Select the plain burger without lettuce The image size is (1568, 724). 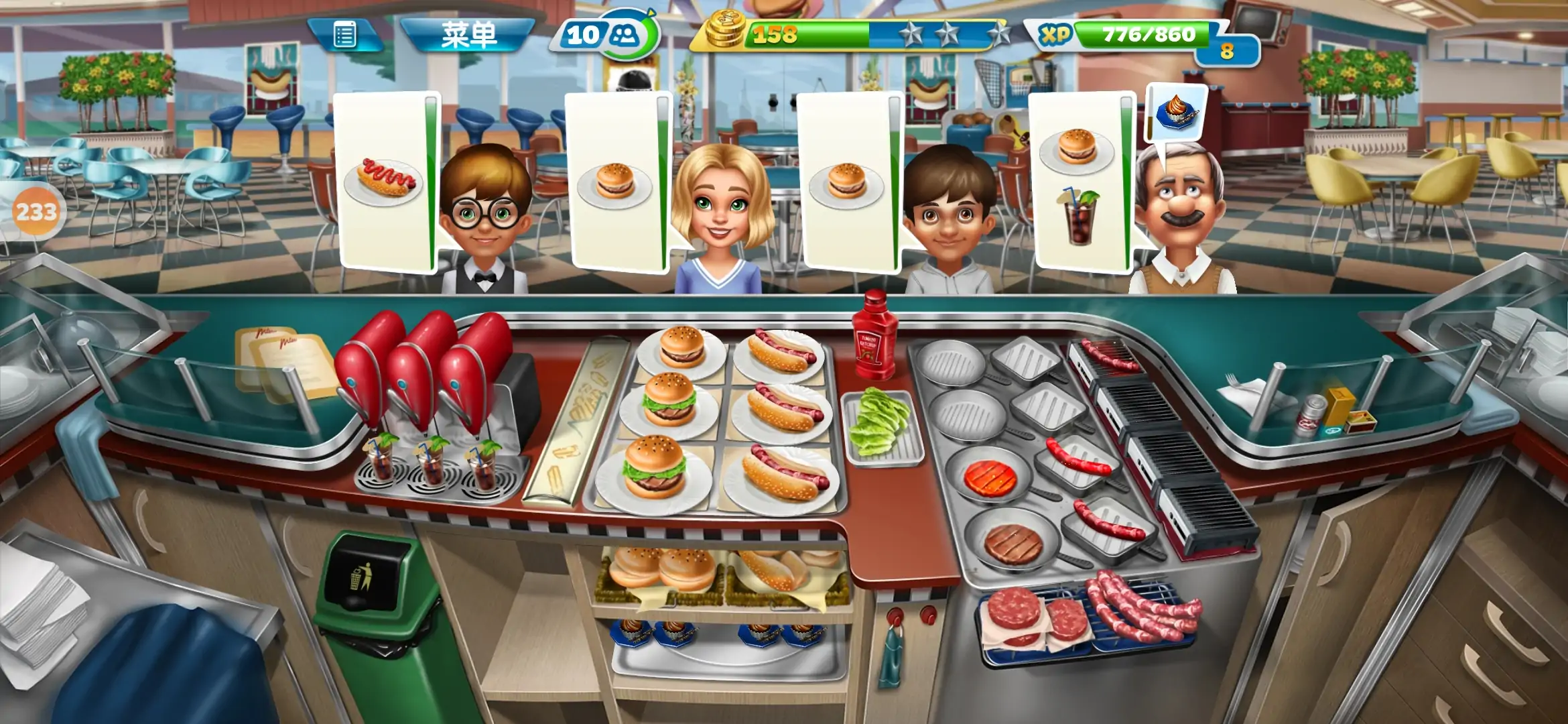[681, 347]
